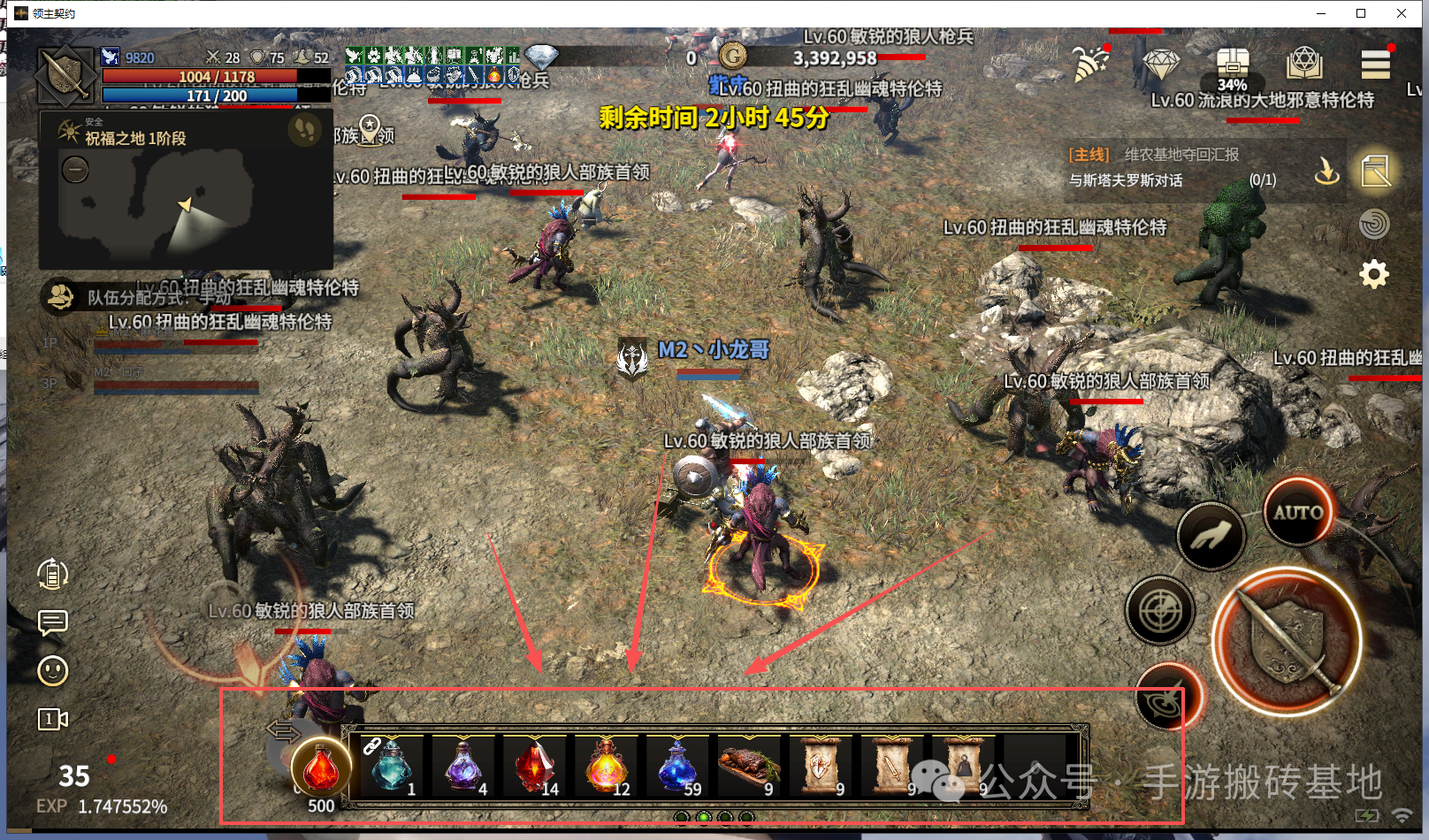1429x840 pixels.
Task: Open the treasure chest inventory at 34%
Action: pyautogui.click(x=1232, y=66)
